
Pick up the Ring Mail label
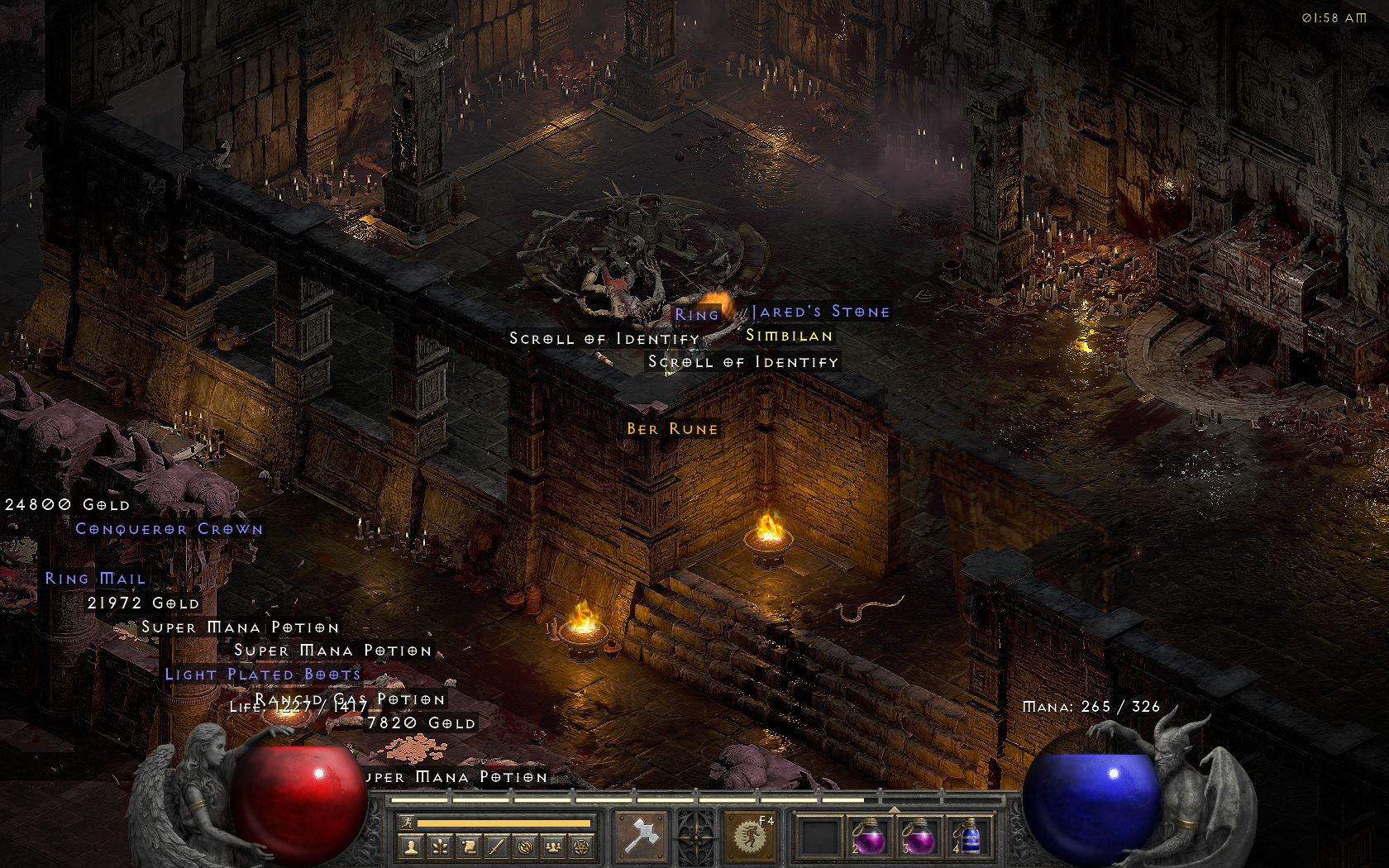point(95,579)
